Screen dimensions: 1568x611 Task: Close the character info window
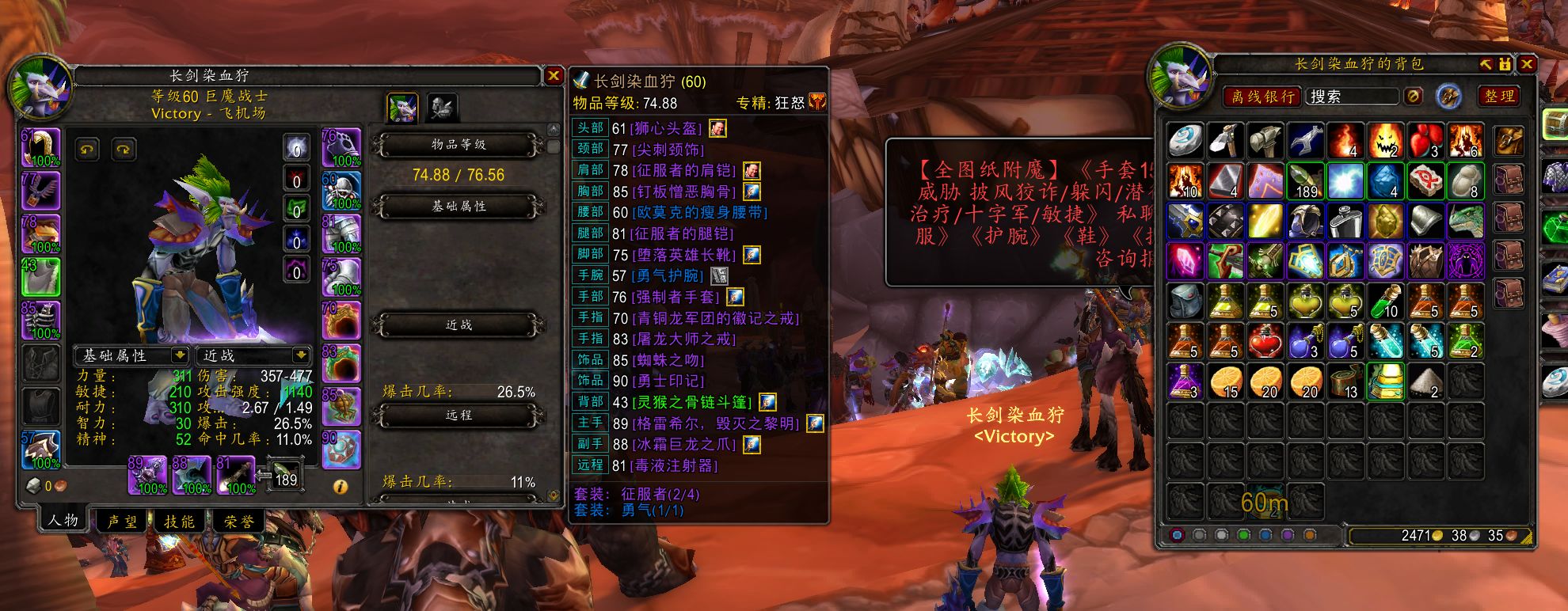(554, 75)
